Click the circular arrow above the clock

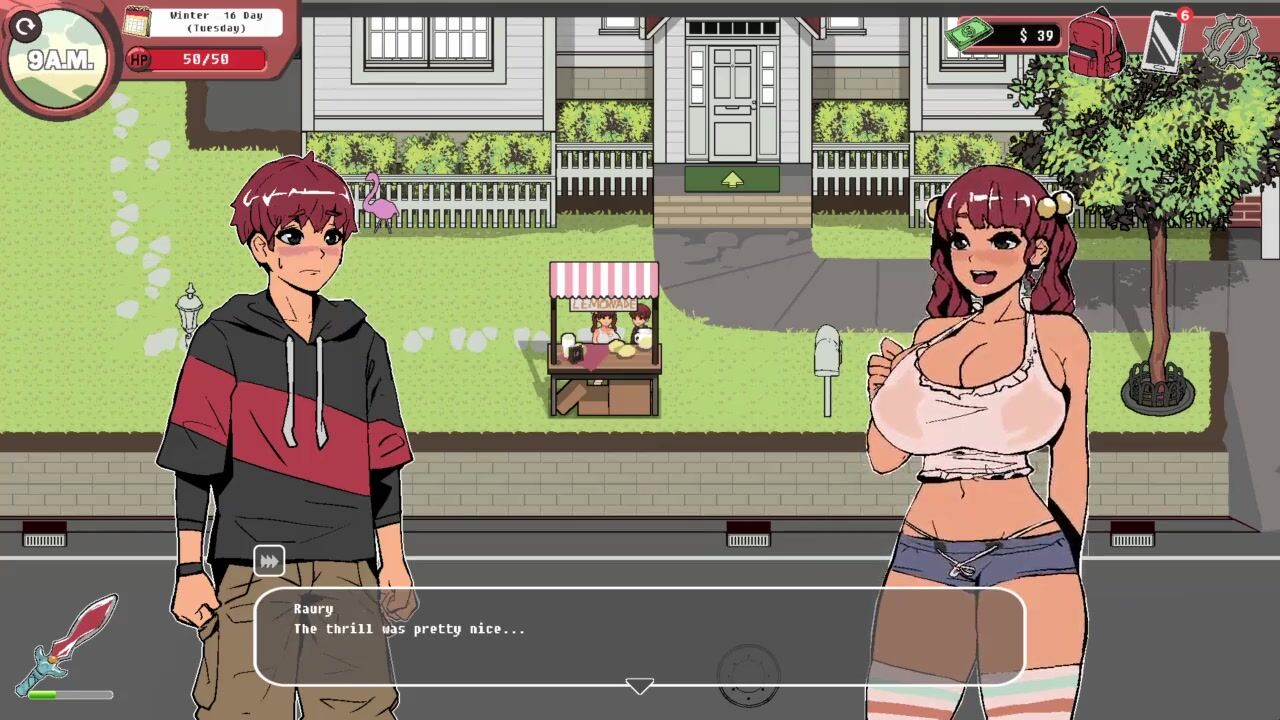[26, 26]
